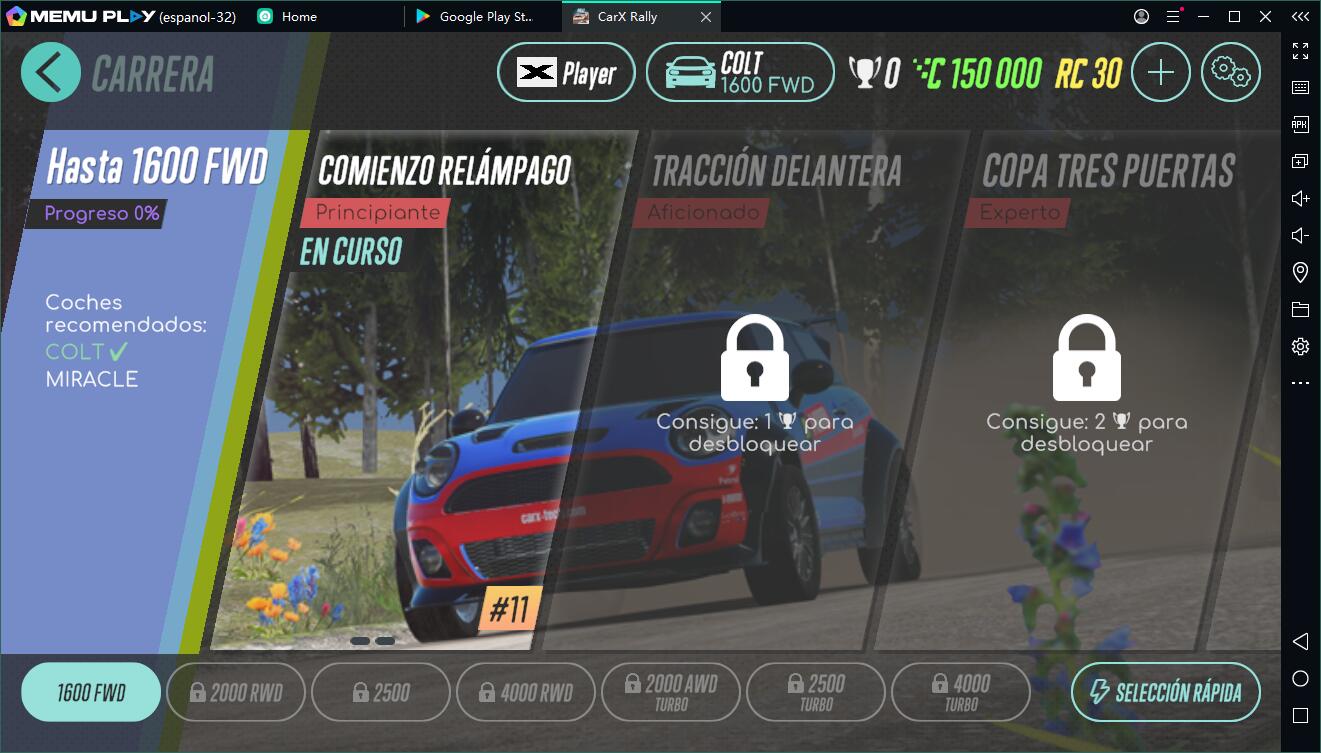
Task: Open the Player profile
Action: 566,72
